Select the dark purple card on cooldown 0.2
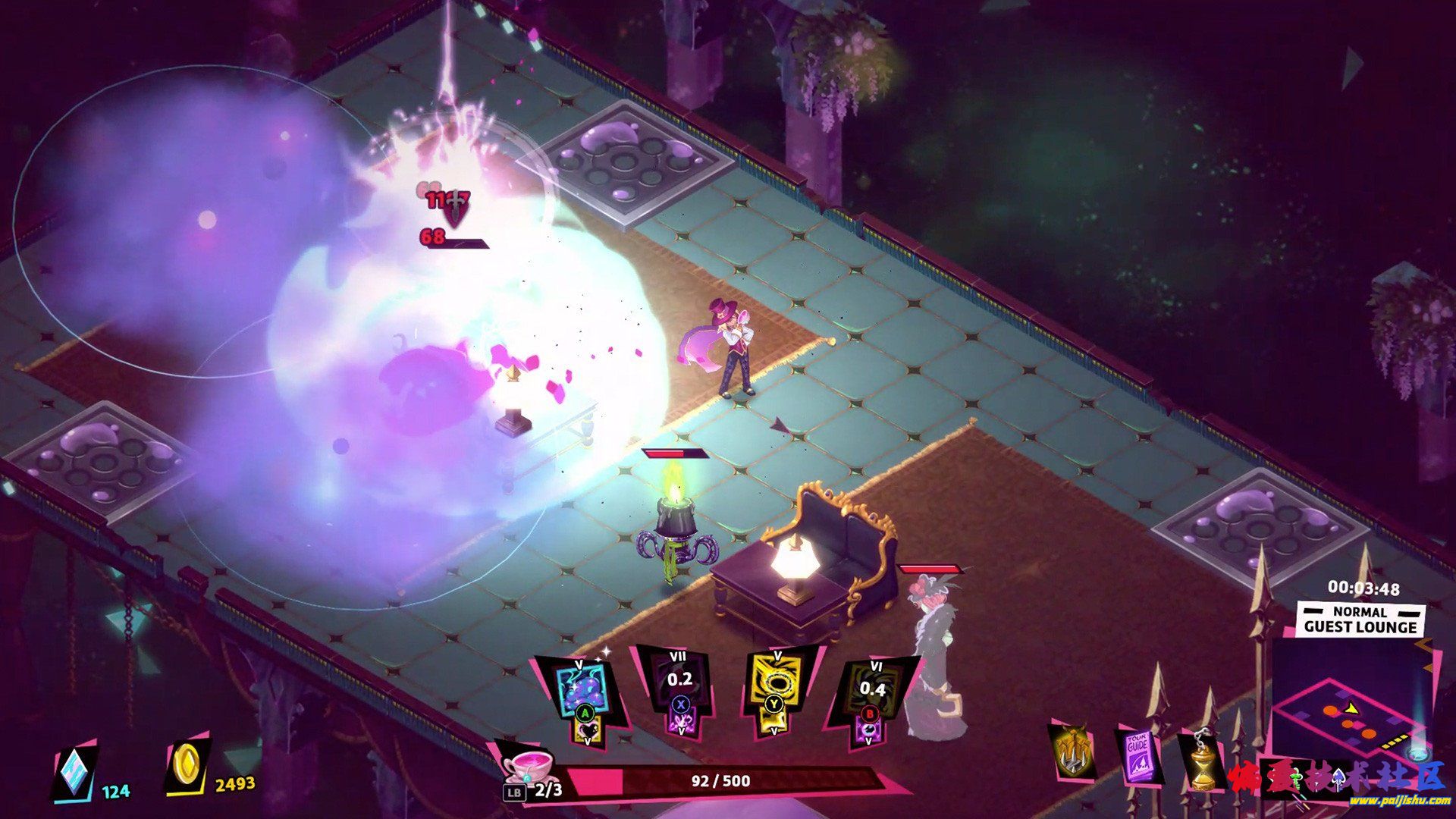1456x819 pixels. click(679, 686)
